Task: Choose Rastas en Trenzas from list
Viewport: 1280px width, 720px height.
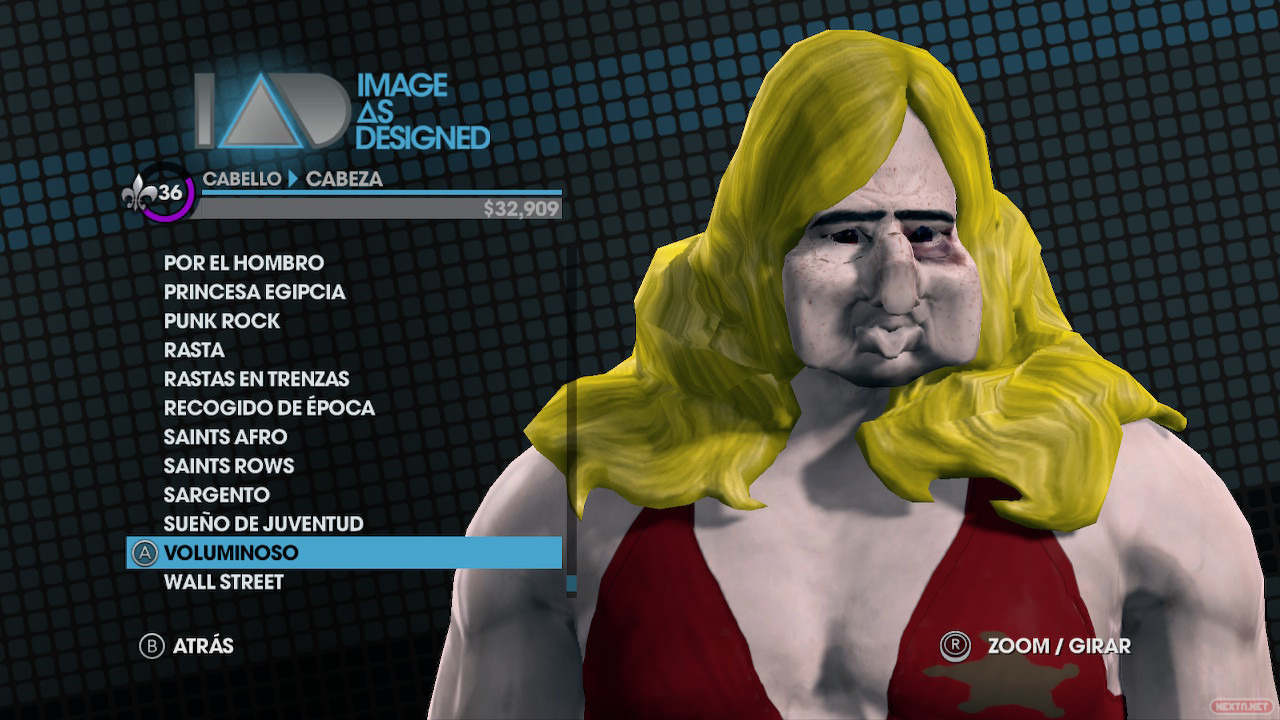Action: 256,379
